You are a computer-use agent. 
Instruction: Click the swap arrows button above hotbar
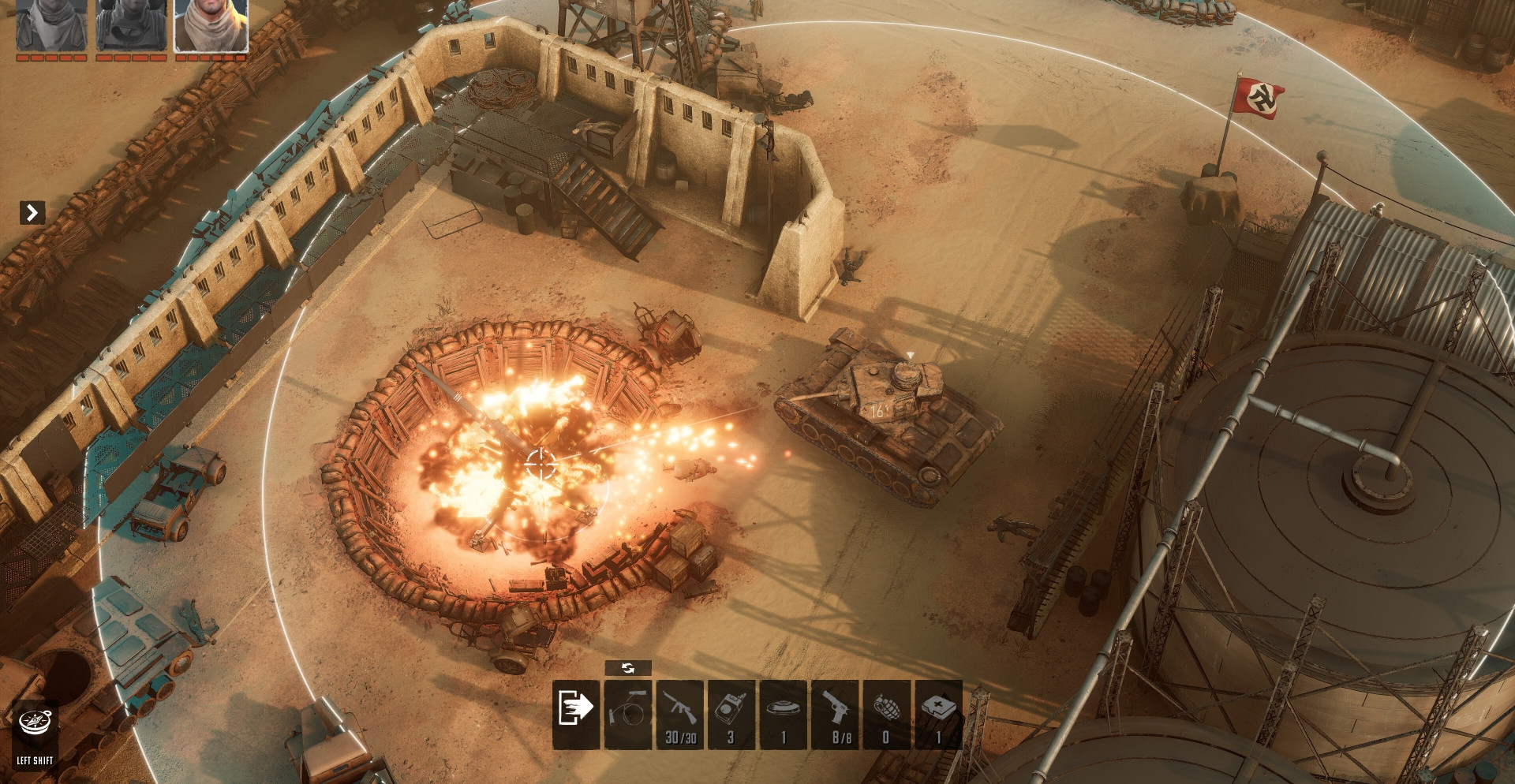pos(628,668)
